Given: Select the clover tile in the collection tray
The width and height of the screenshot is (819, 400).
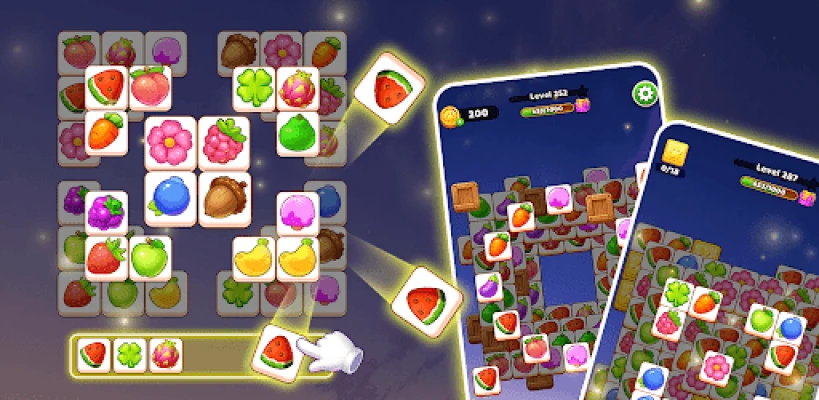Looking at the screenshot, I should (129, 355).
